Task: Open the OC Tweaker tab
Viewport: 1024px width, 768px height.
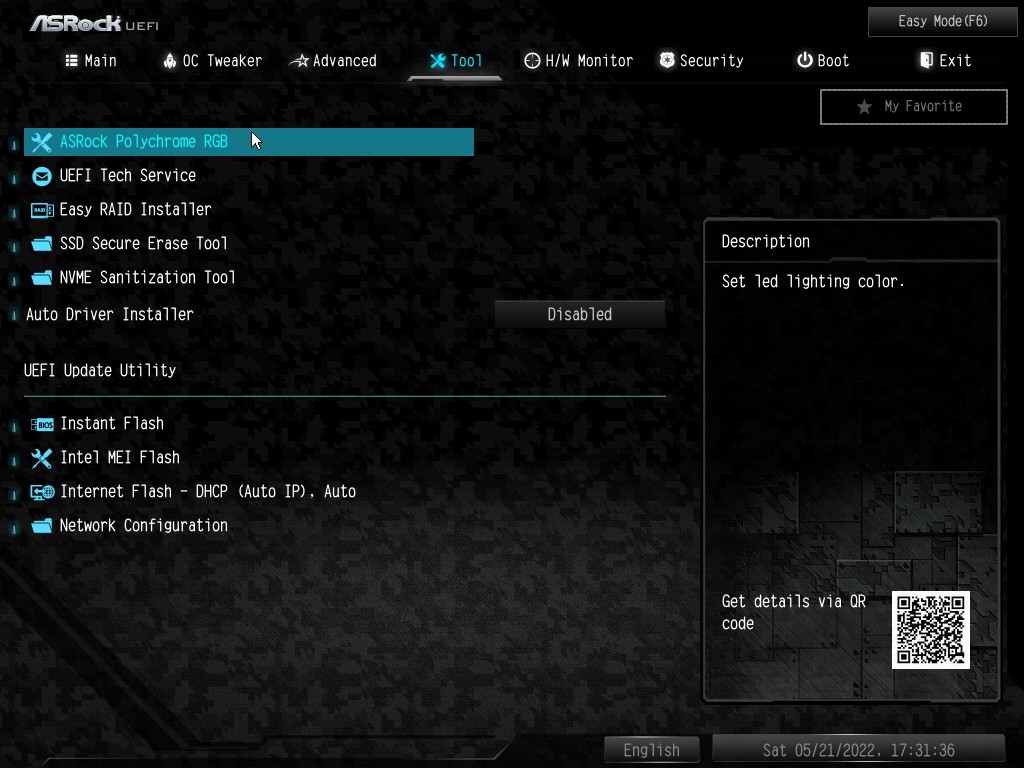Action: click(212, 61)
